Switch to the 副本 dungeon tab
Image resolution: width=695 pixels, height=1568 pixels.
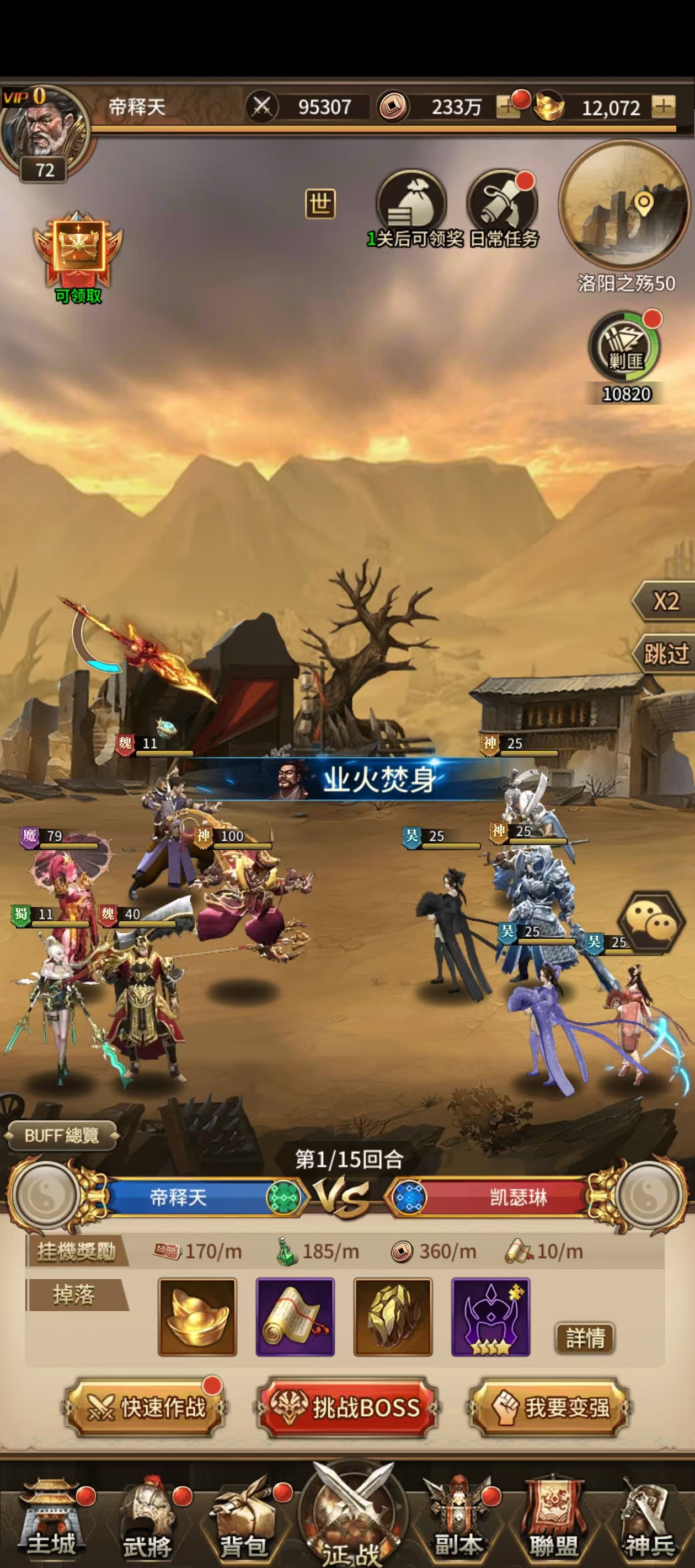458,1519
